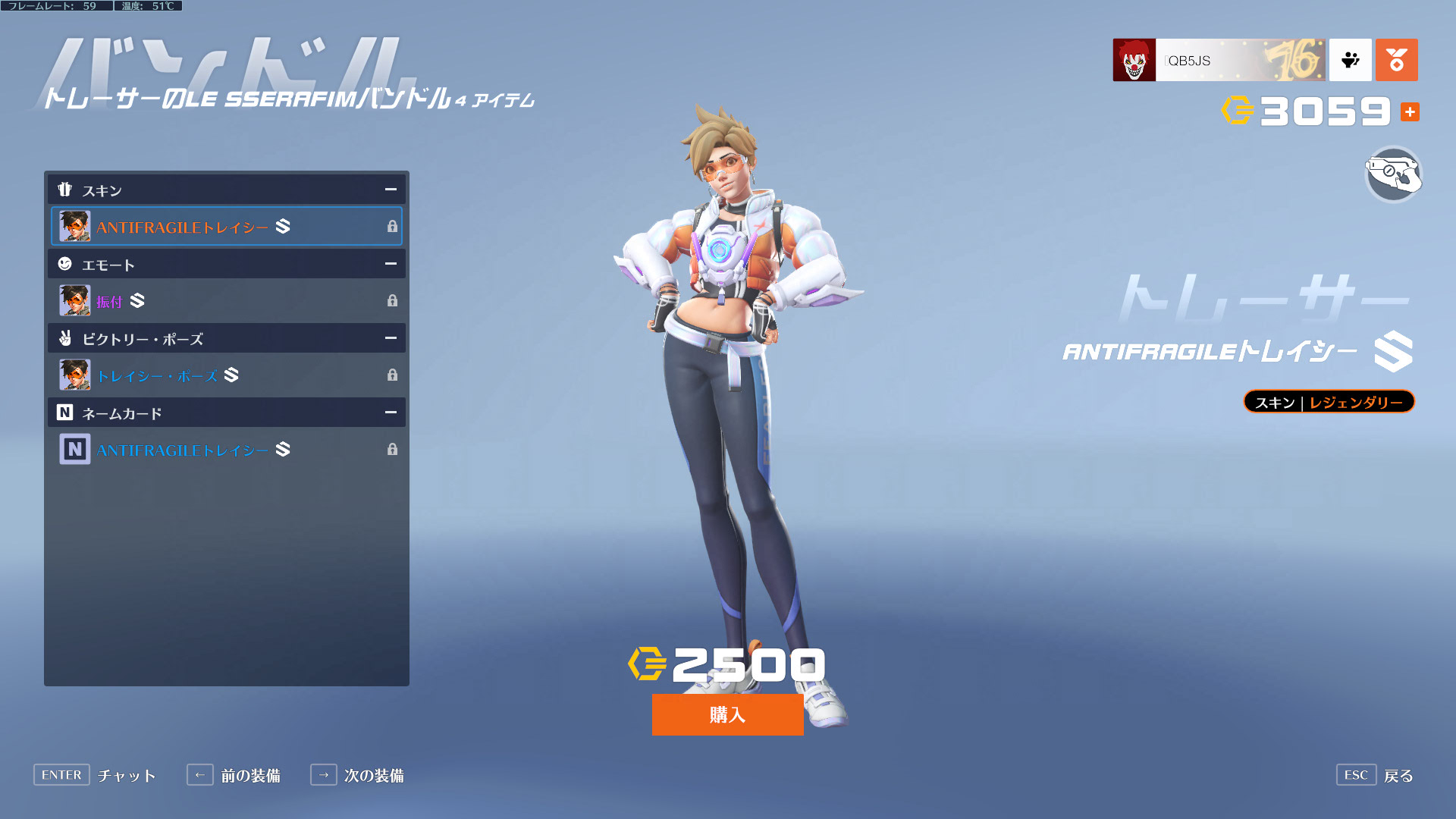
Task: Select the 振付 emote item
Action: (226, 301)
